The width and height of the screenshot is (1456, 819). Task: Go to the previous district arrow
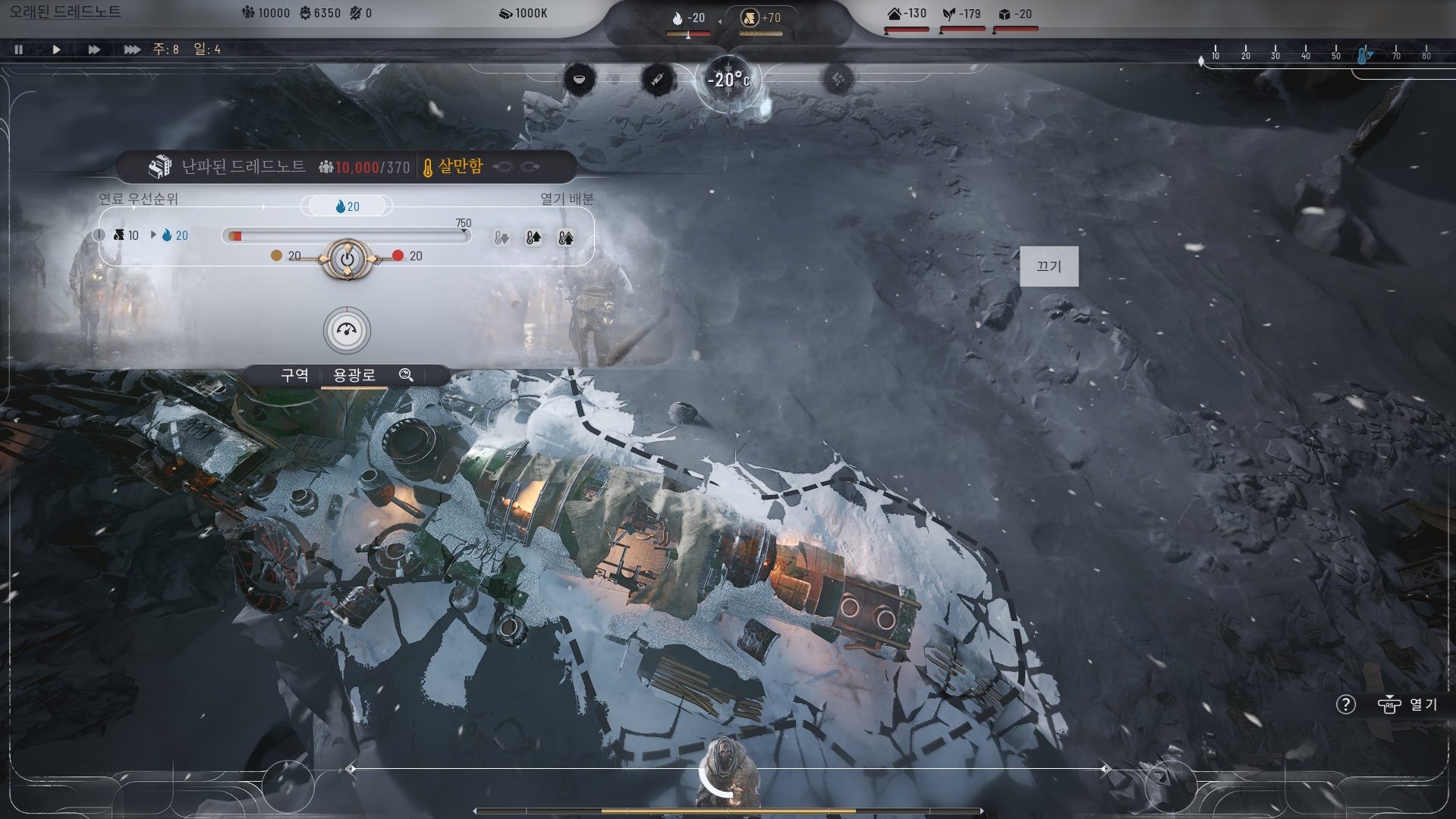tap(503, 167)
